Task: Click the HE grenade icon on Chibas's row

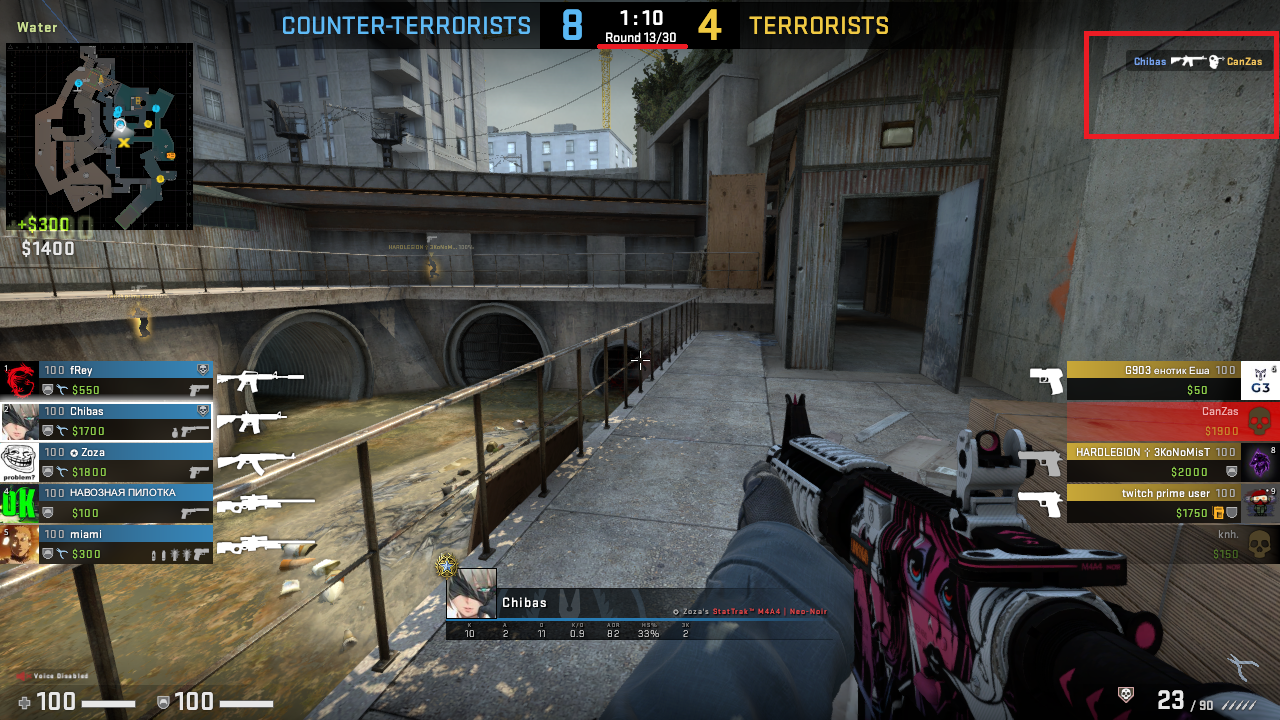Action: [x=175, y=430]
